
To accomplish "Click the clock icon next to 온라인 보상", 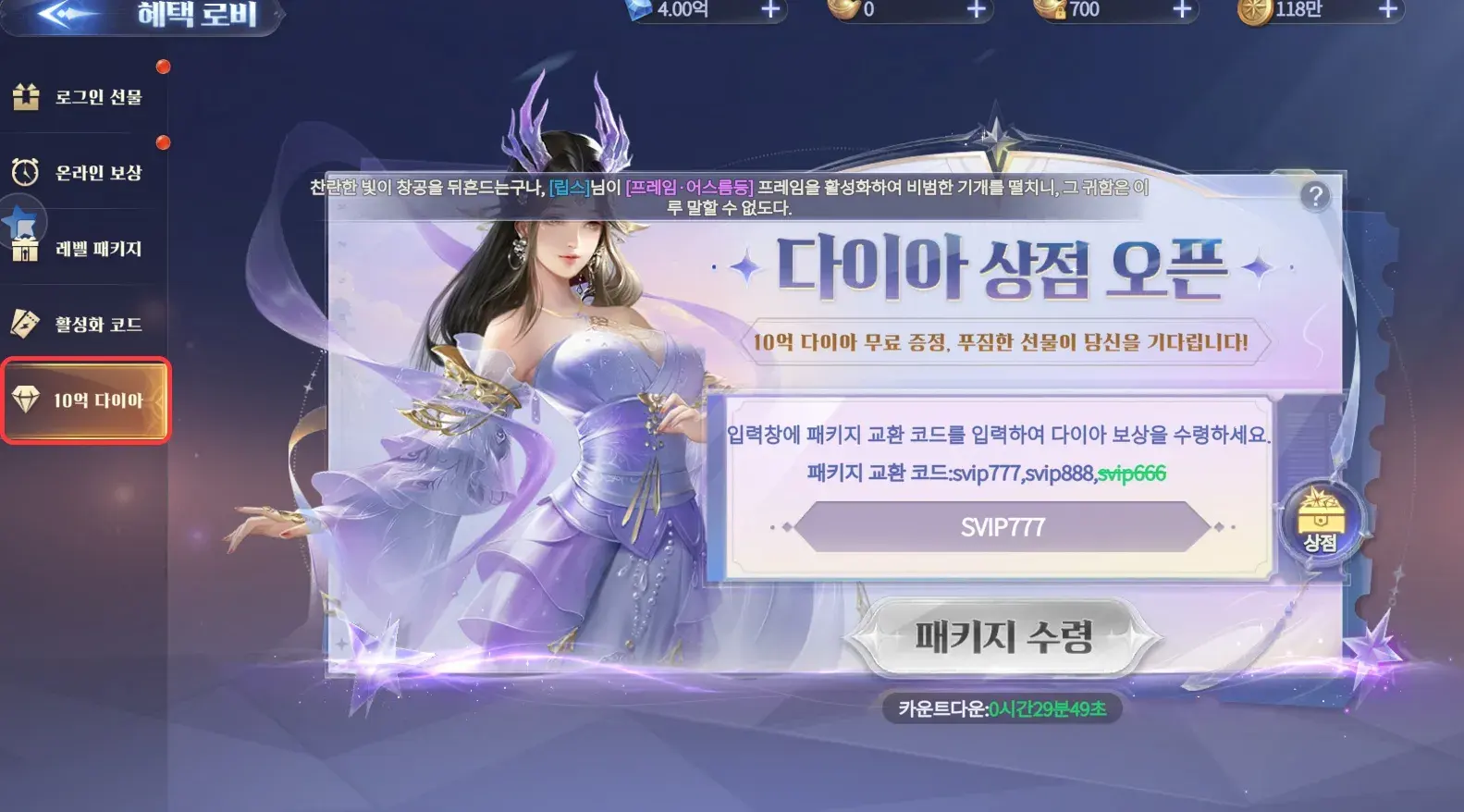I will [25, 171].
